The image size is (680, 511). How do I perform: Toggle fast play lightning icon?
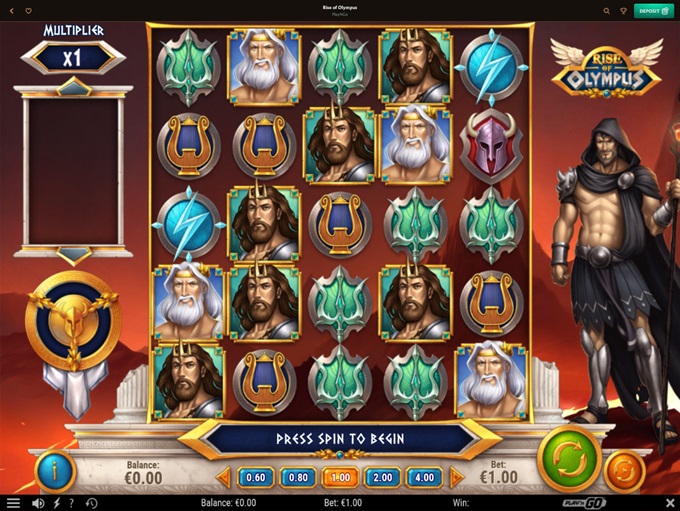[56, 503]
